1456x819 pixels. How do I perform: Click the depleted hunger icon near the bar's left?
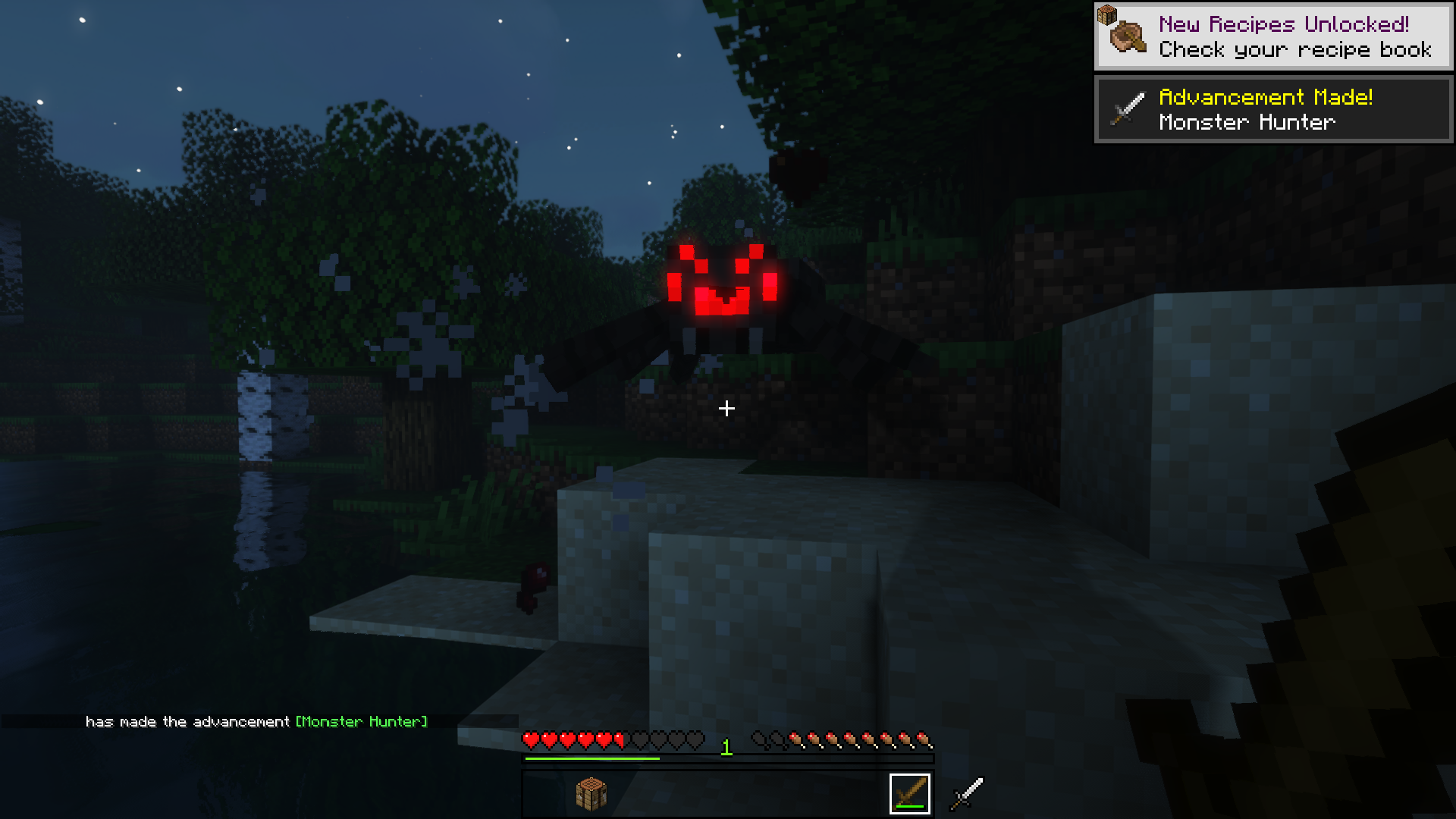pos(758,736)
